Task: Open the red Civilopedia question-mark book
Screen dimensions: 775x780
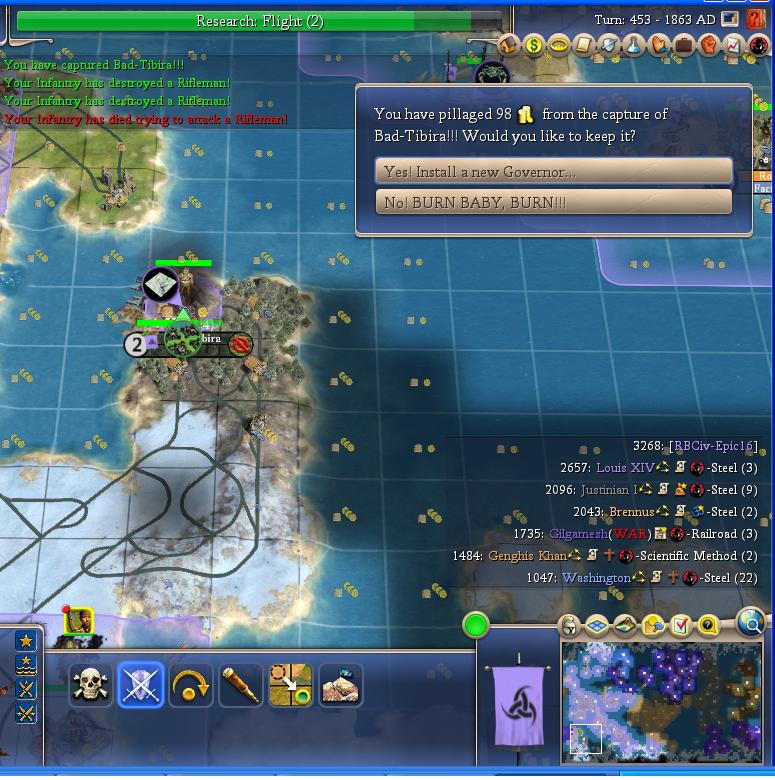Action: [x=756, y=19]
